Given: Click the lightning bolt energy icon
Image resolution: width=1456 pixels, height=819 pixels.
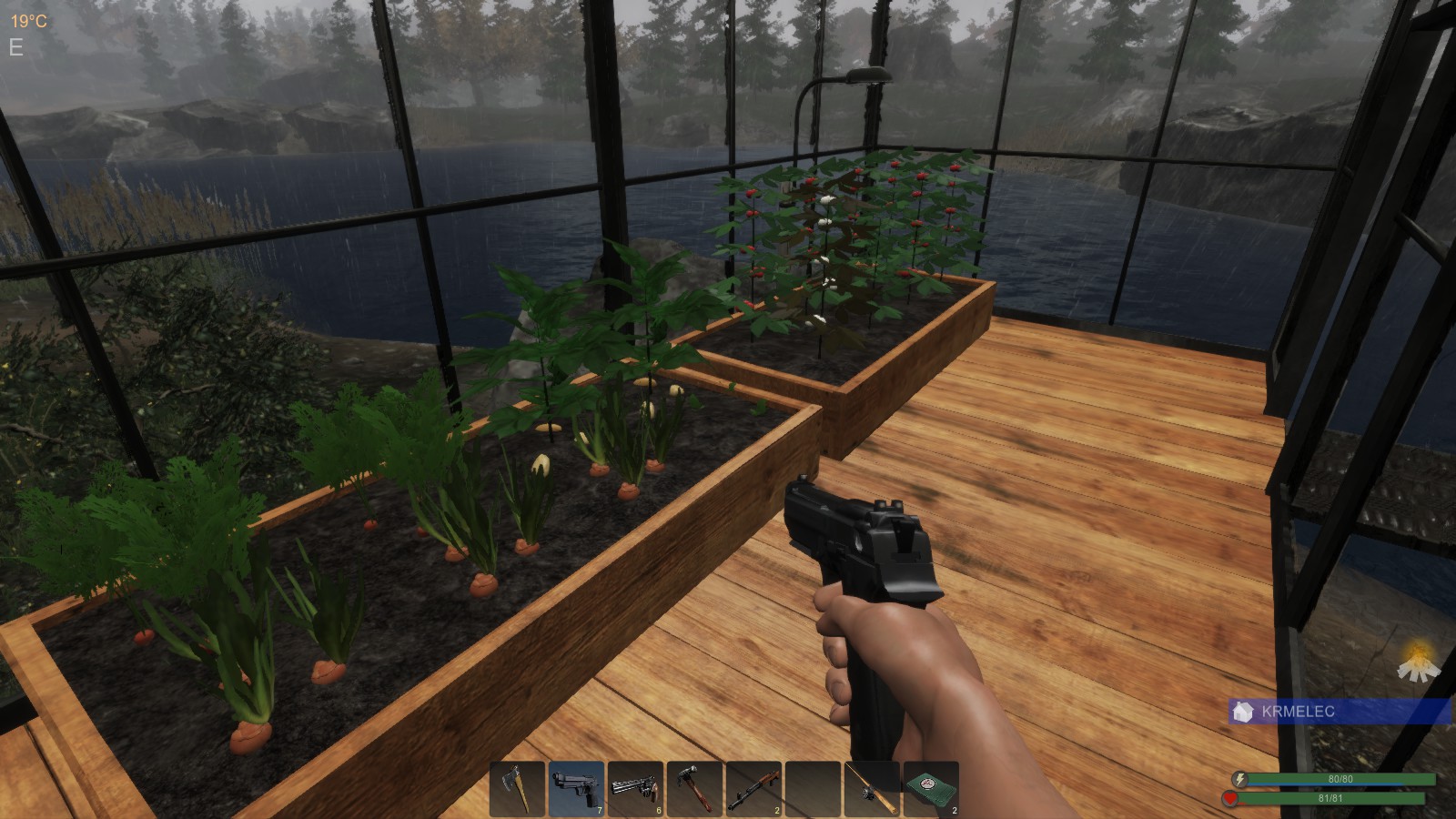Looking at the screenshot, I should (x=1239, y=777).
